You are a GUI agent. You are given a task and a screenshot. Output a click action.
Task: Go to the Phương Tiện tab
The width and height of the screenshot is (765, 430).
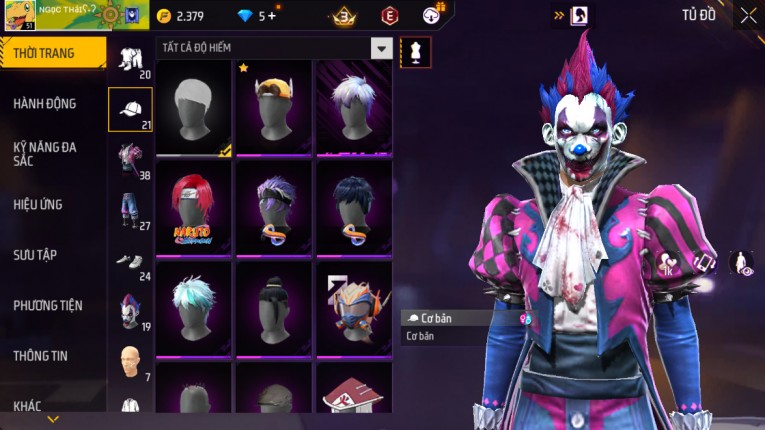click(48, 305)
